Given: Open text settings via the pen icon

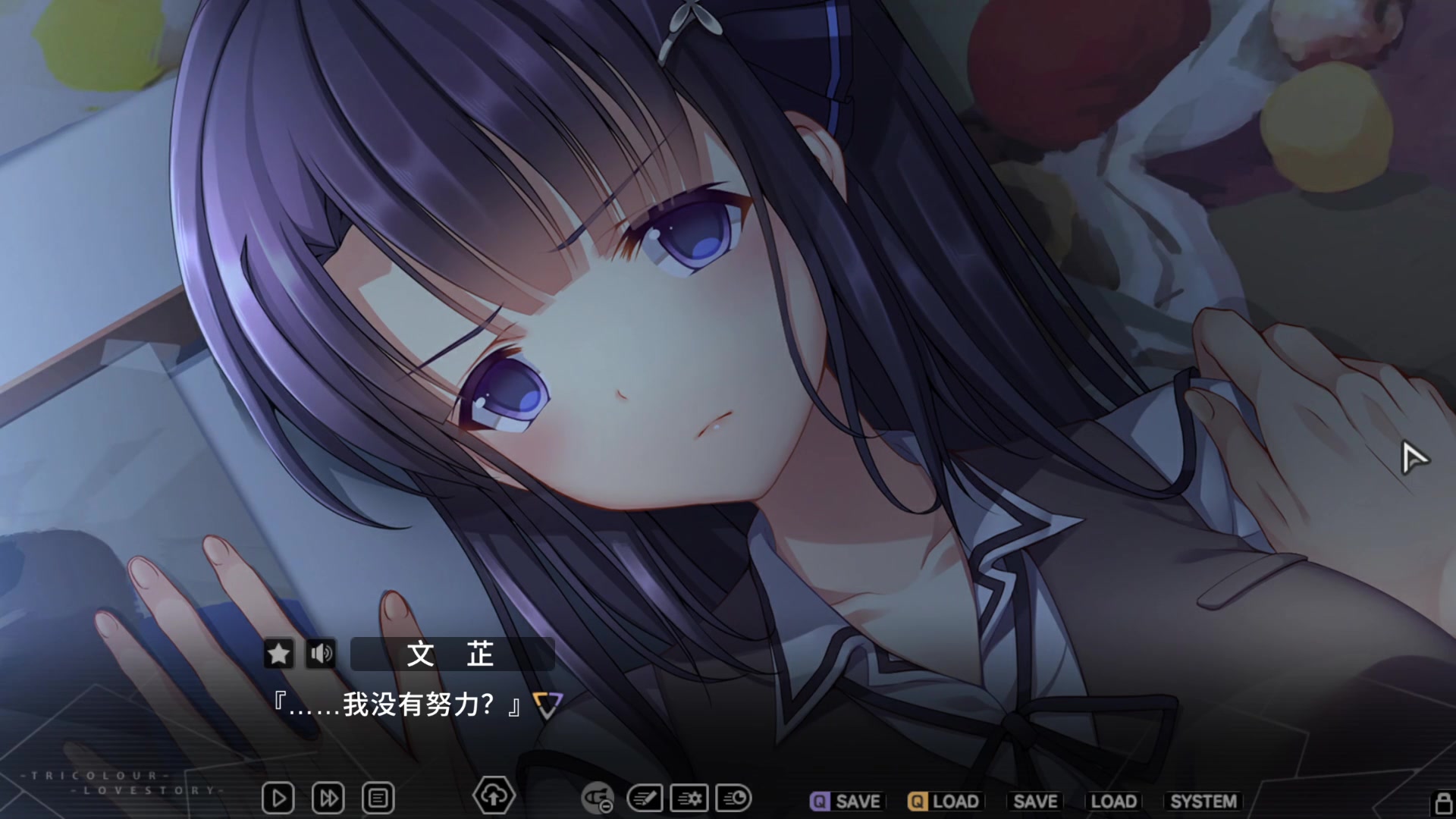Looking at the screenshot, I should click(645, 798).
